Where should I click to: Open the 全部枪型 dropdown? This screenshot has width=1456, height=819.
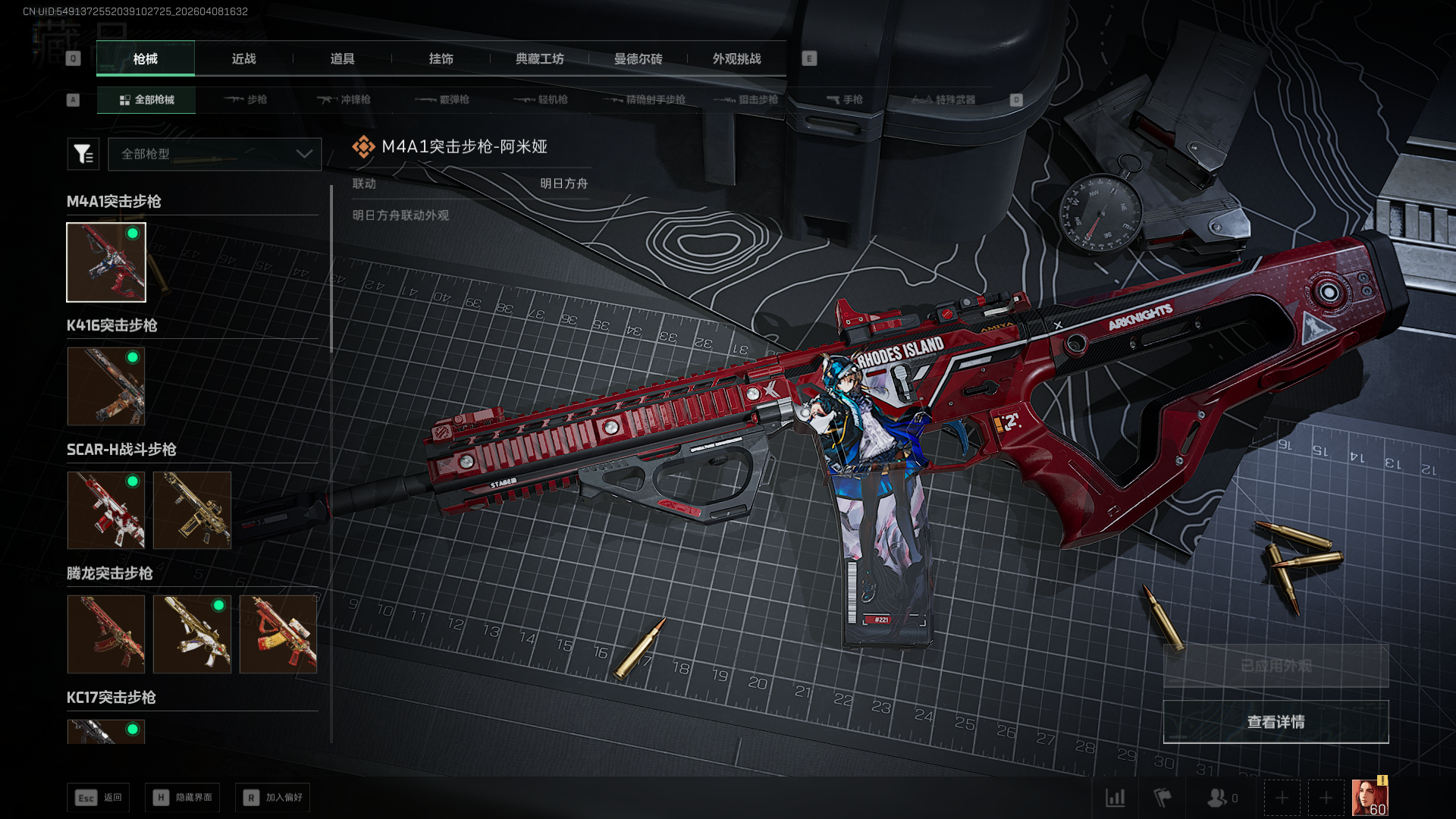tap(215, 154)
